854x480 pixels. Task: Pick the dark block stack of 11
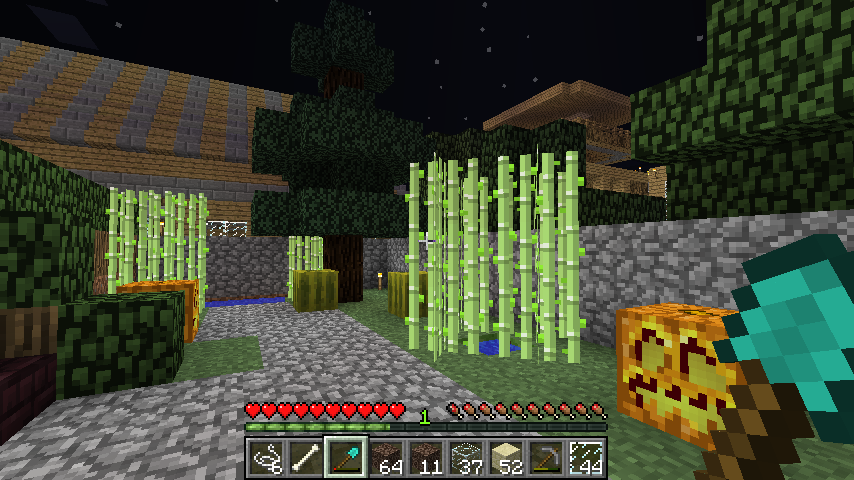(426, 457)
